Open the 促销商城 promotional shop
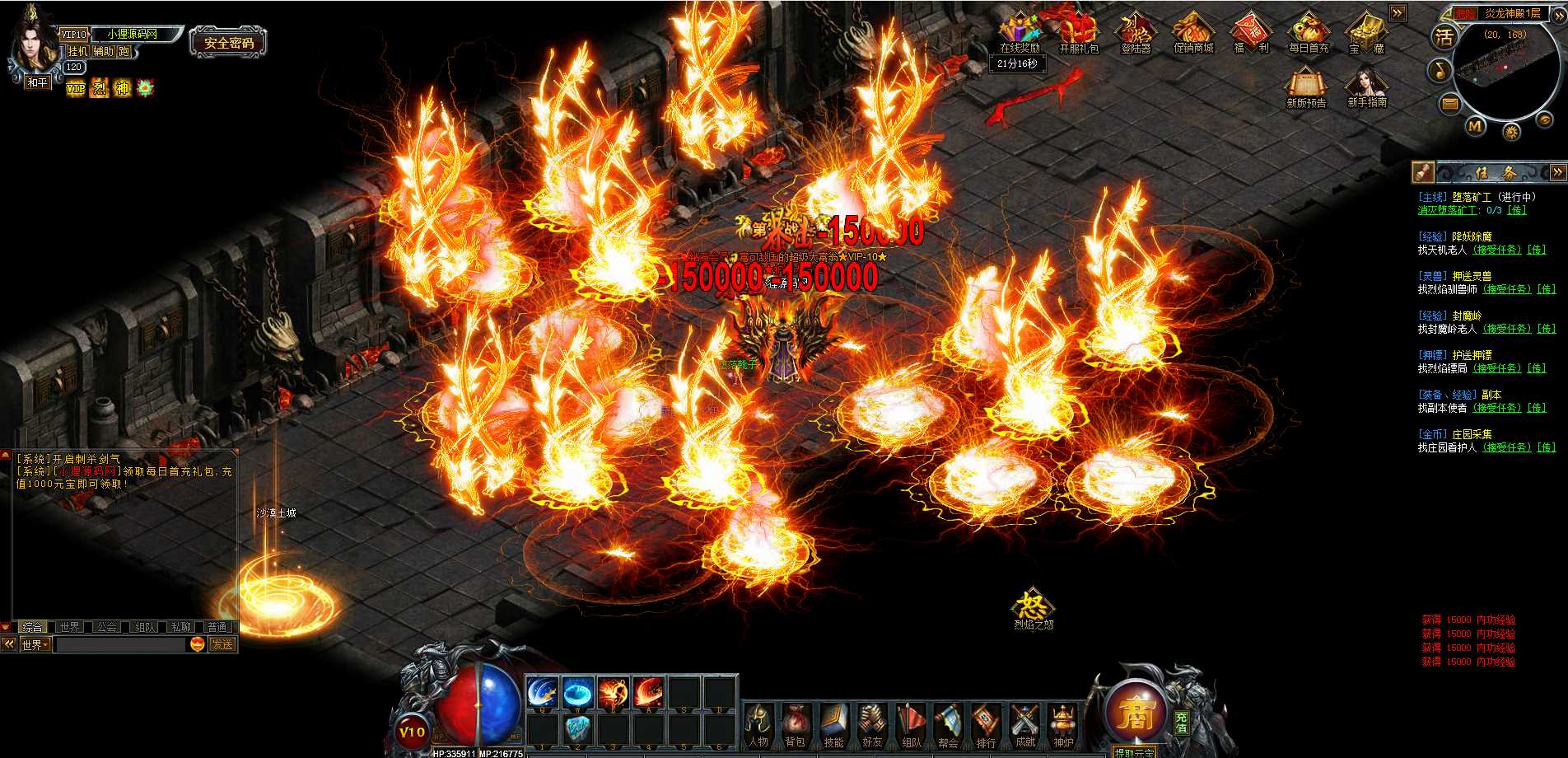 [x=1193, y=33]
